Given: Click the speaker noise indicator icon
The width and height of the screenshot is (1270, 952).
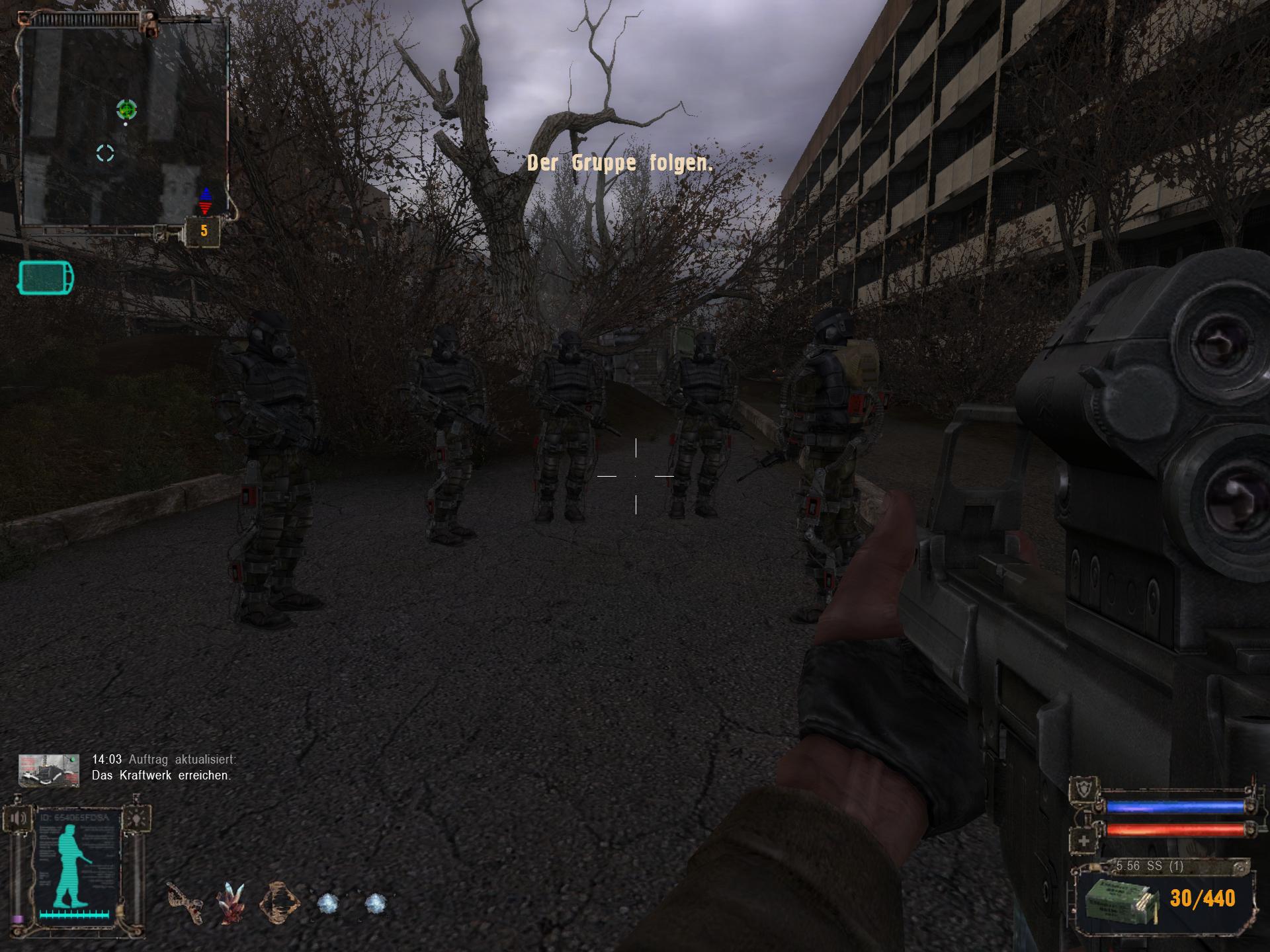Looking at the screenshot, I should pyautogui.click(x=19, y=819).
